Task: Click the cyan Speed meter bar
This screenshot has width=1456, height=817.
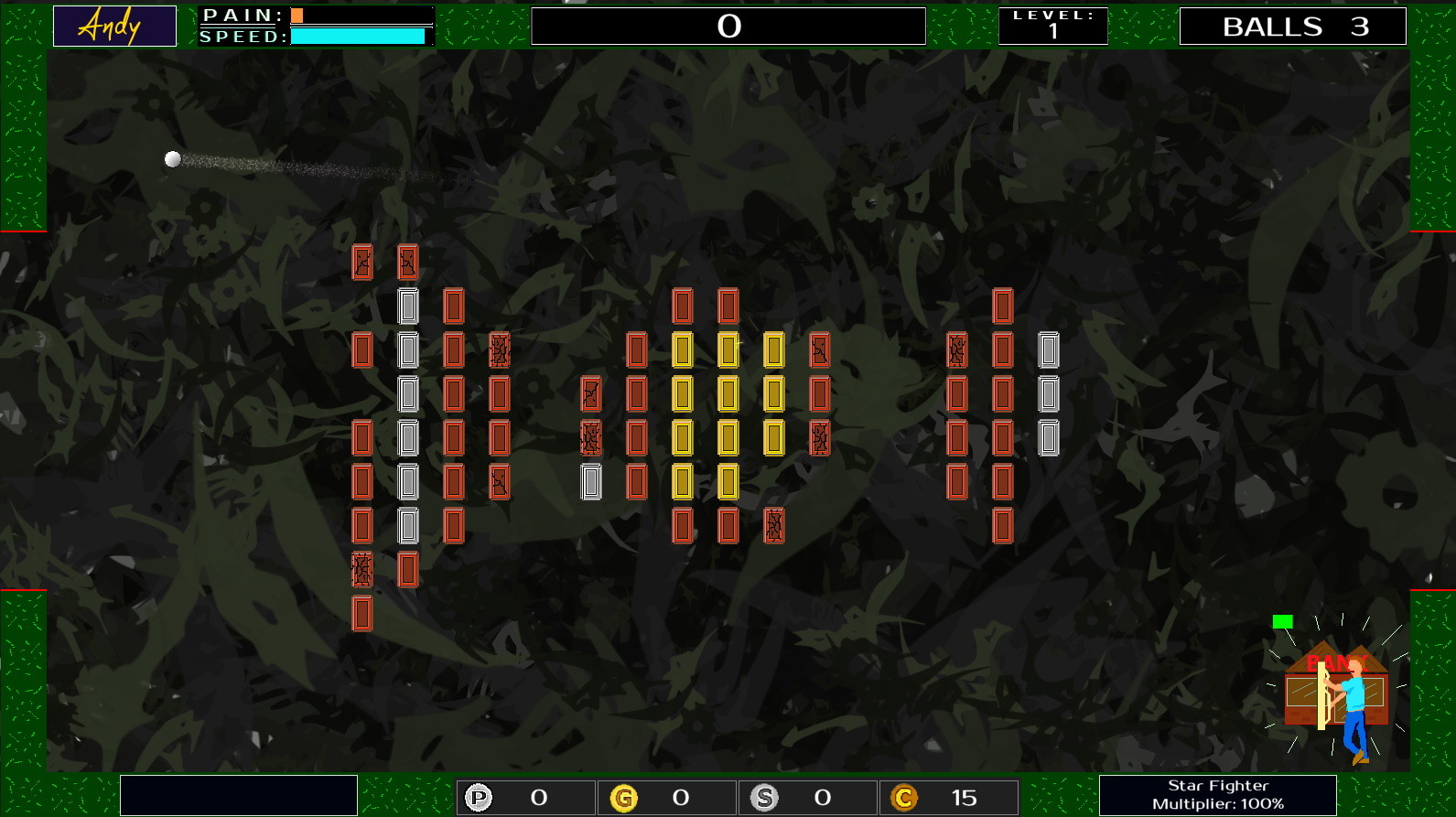Action: (356, 35)
